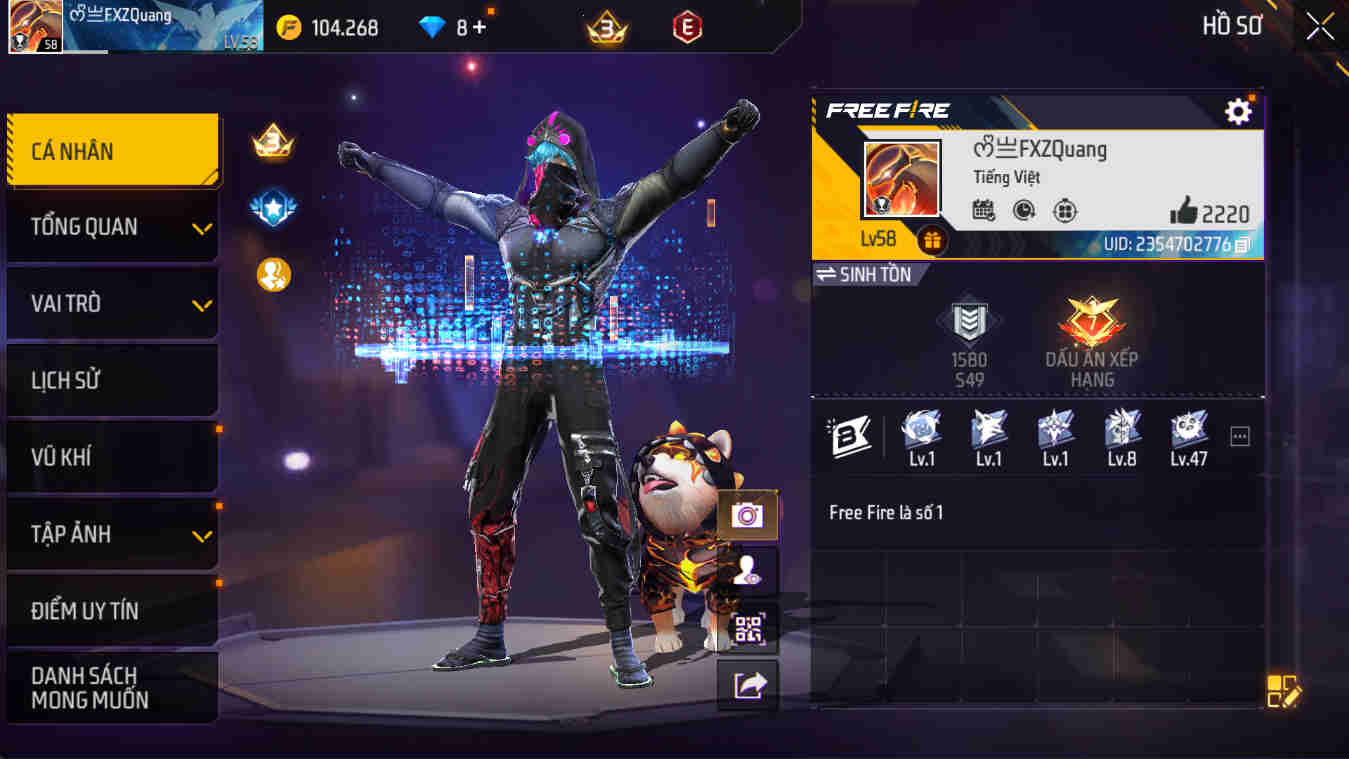Switch to the SINH TỒN mode tab
The height and width of the screenshot is (759, 1349).
866,275
